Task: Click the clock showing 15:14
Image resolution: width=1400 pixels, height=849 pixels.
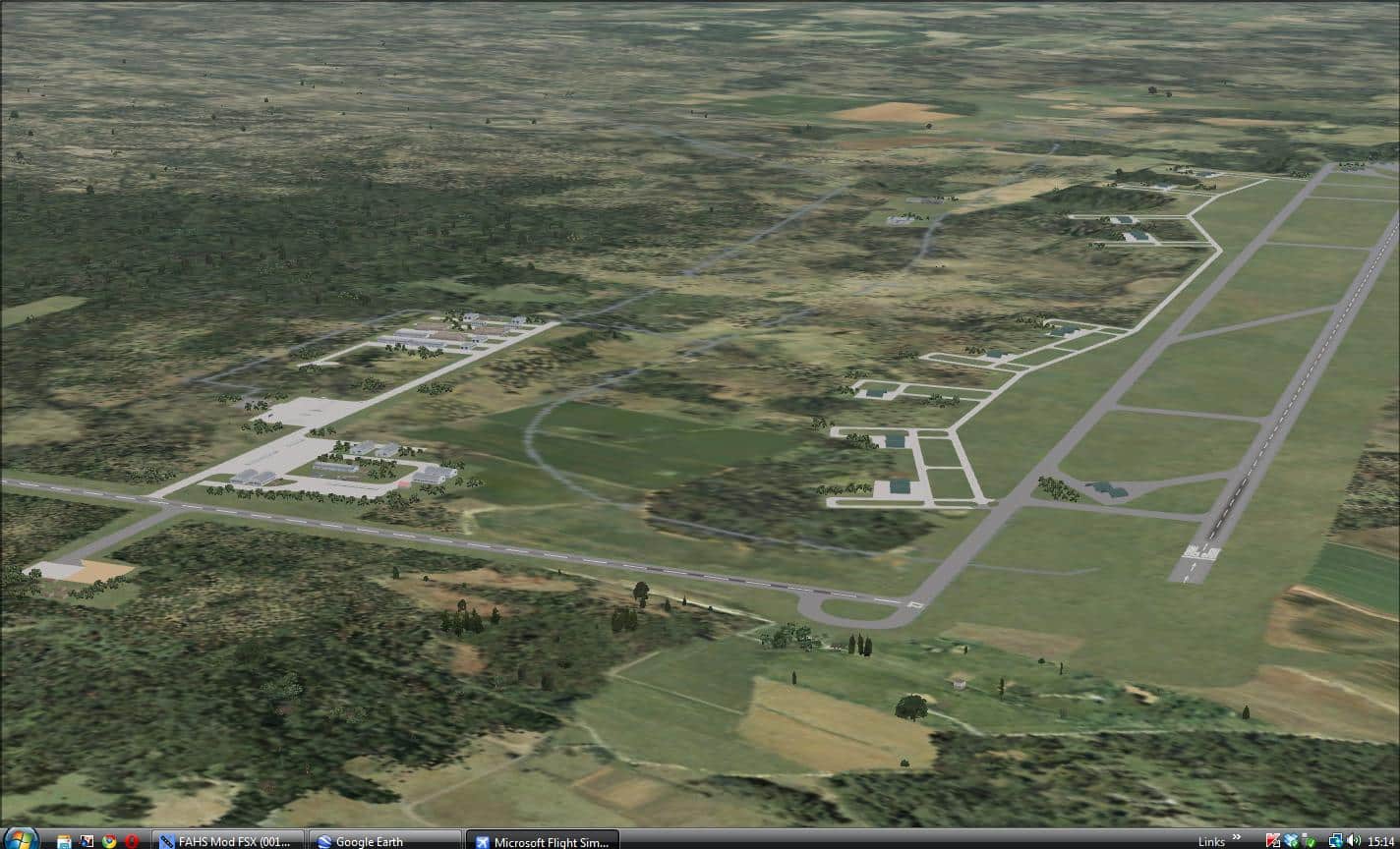Action: coord(1380,840)
